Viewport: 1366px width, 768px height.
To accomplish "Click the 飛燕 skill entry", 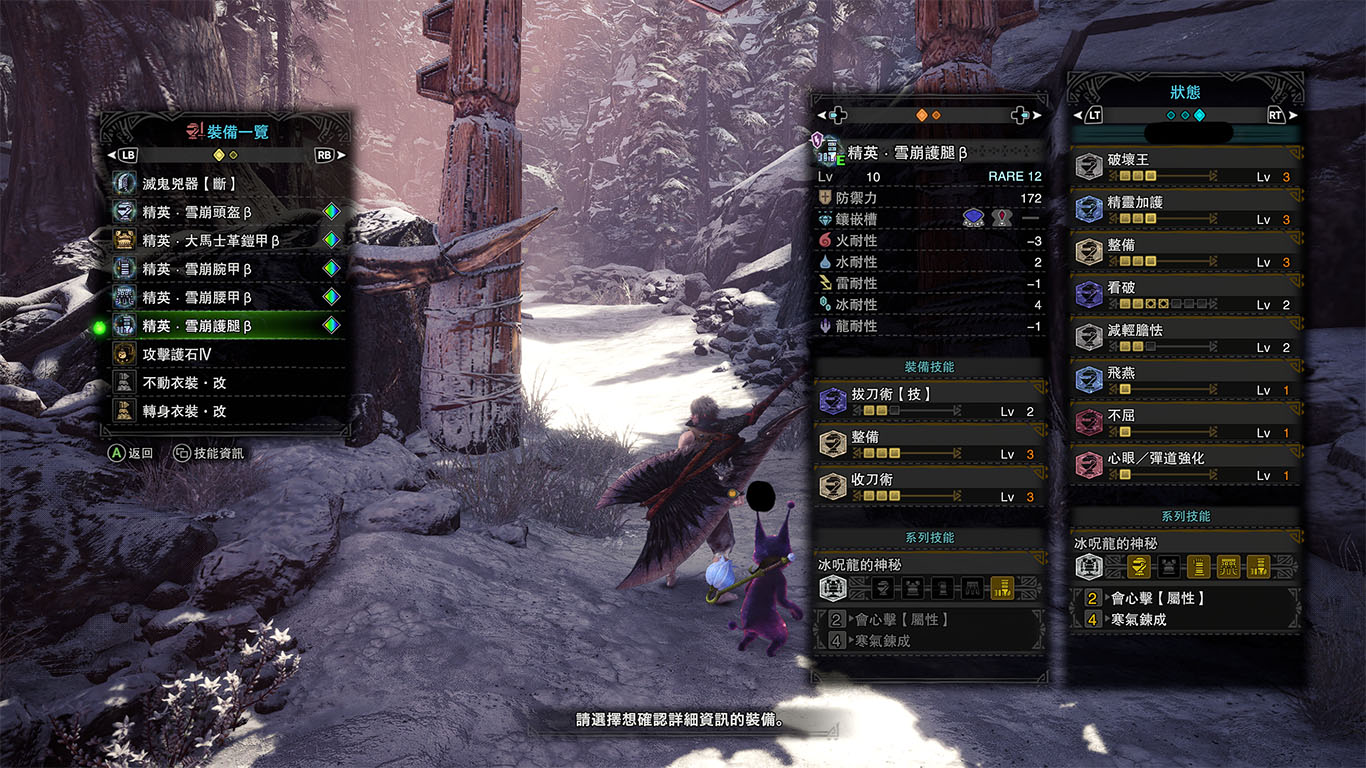I will point(1185,381).
